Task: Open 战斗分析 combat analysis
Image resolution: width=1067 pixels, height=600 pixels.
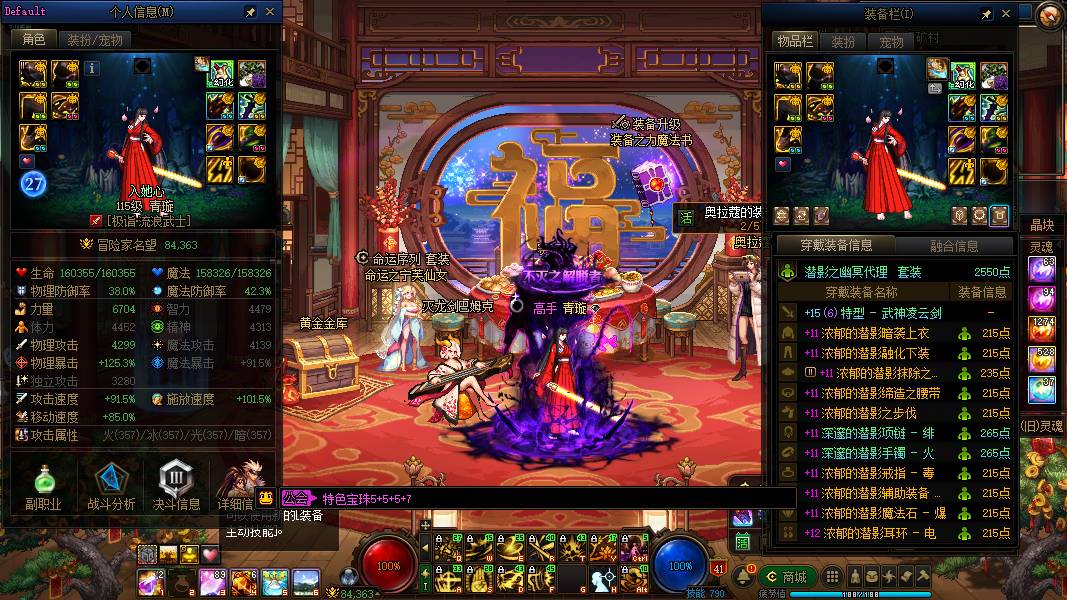Action: tap(111, 487)
